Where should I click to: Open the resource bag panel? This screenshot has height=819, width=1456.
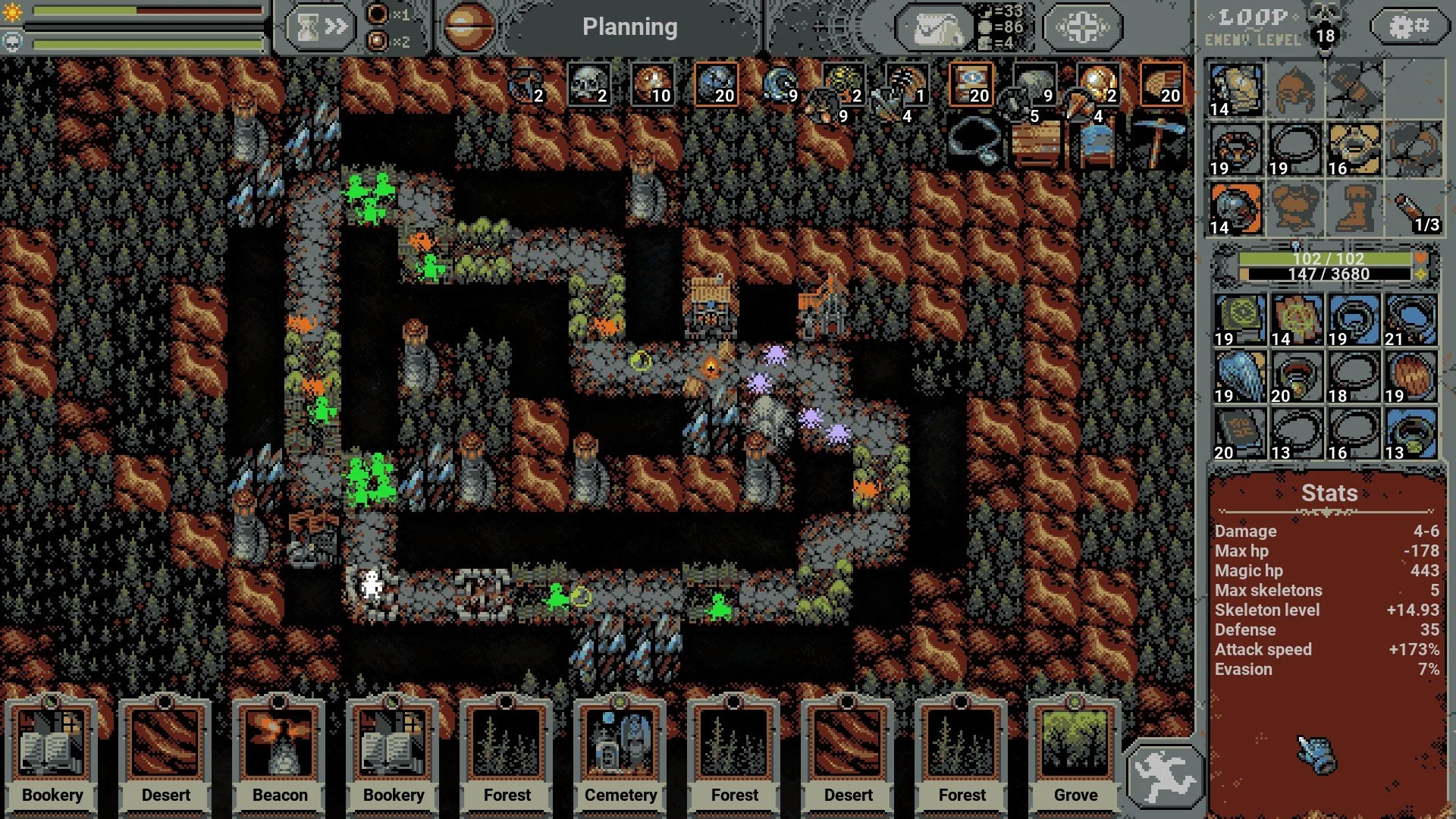coord(934,27)
